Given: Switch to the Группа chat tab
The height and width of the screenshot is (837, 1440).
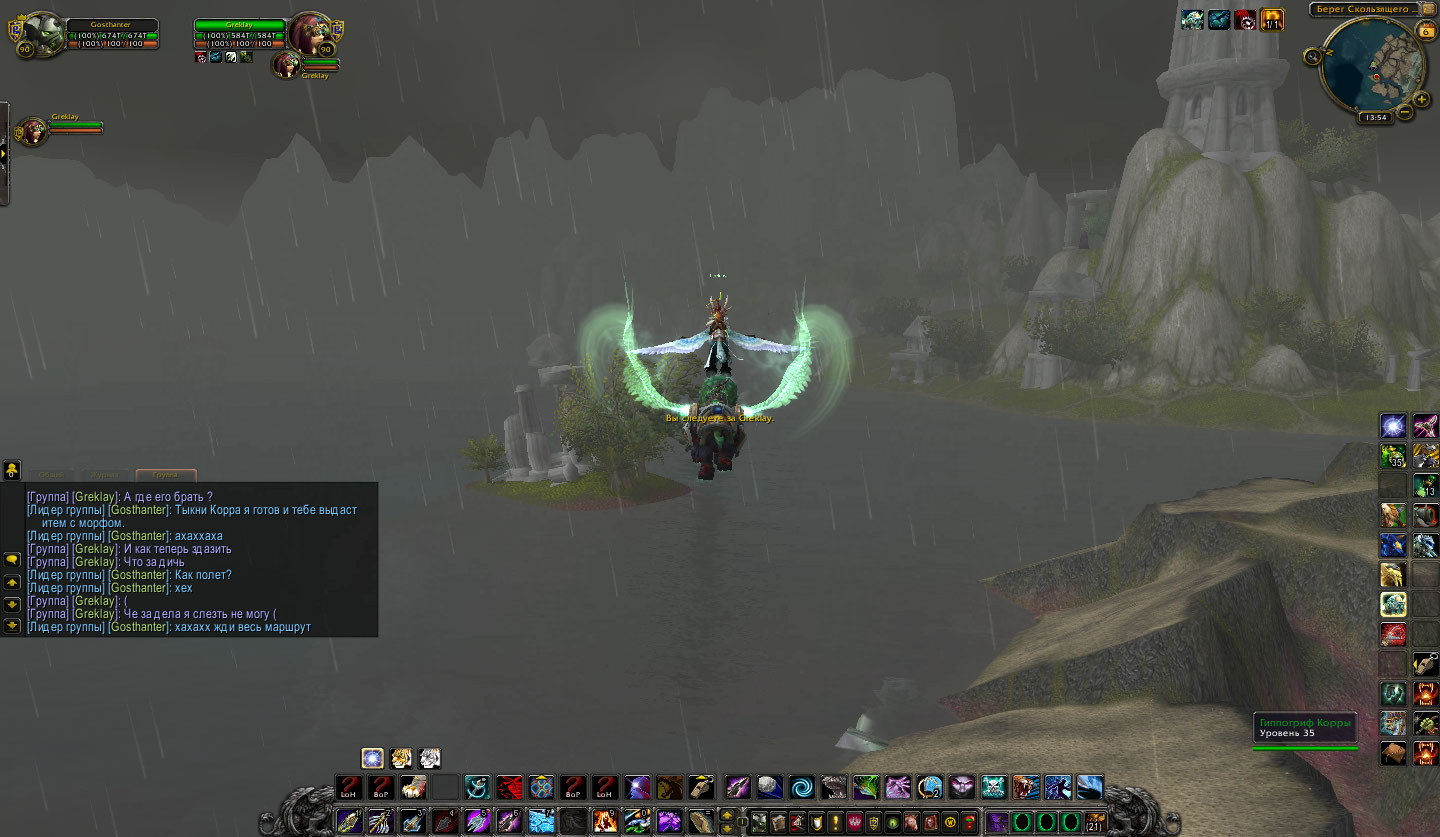Looking at the screenshot, I should (x=166, y=475).
